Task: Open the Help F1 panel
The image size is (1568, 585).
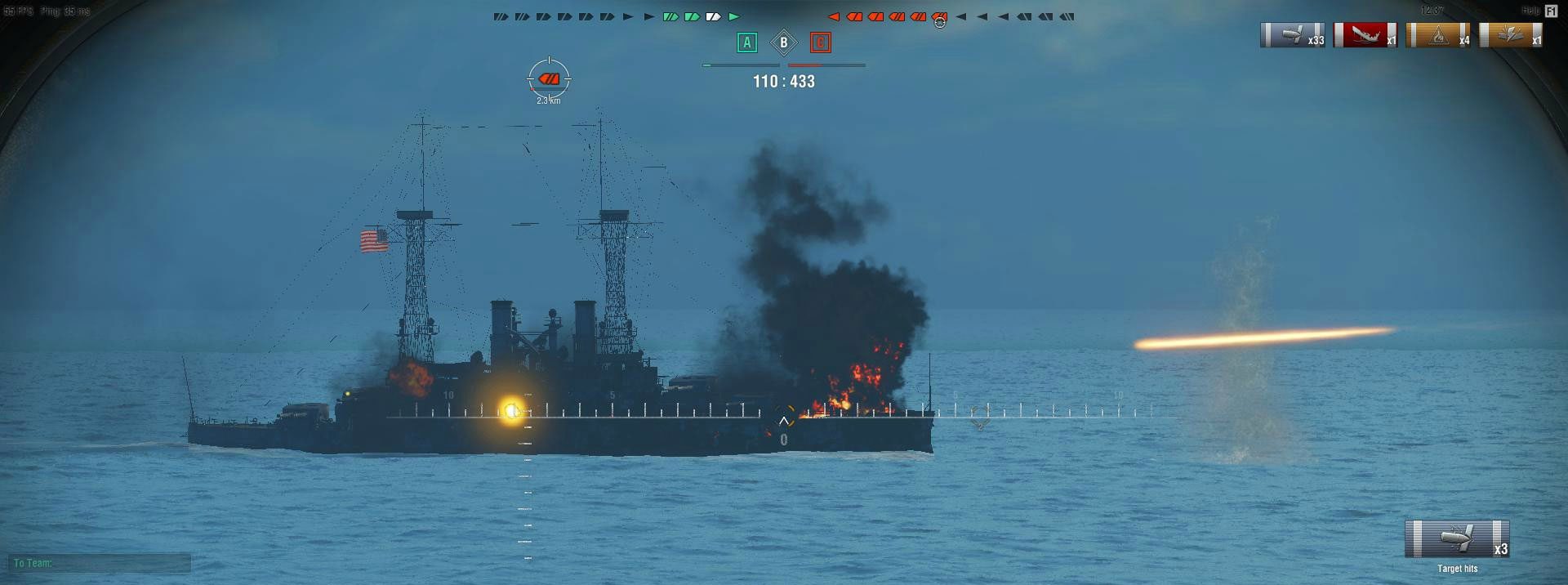Action: [x=1551, y=11]
